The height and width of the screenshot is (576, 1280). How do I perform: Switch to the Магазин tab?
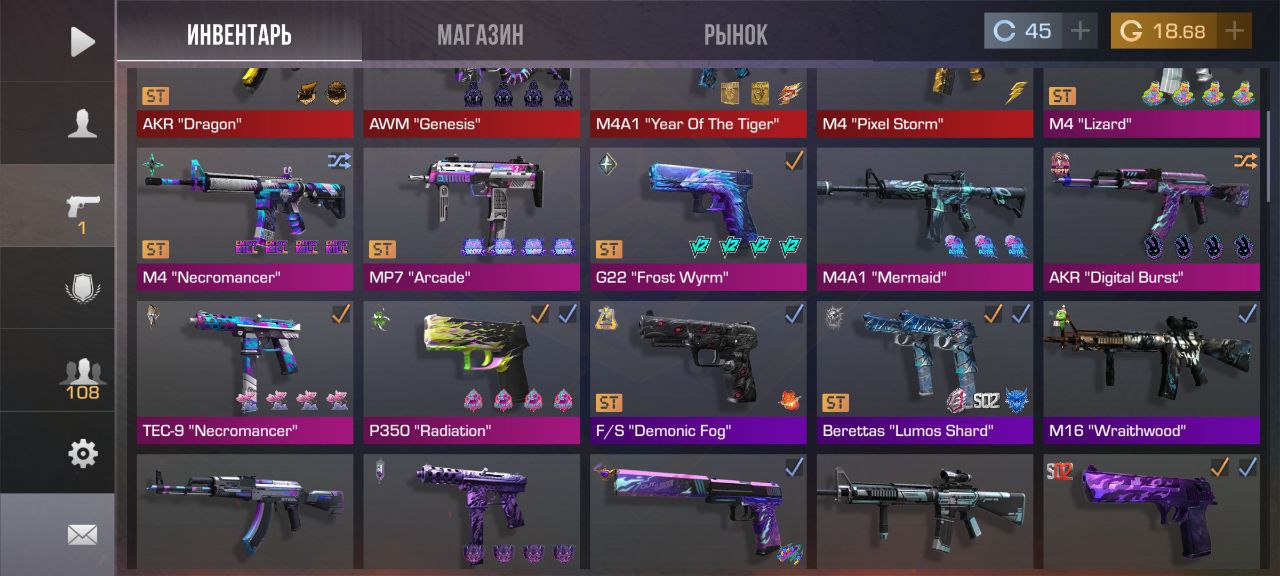(x=480, y=35)
